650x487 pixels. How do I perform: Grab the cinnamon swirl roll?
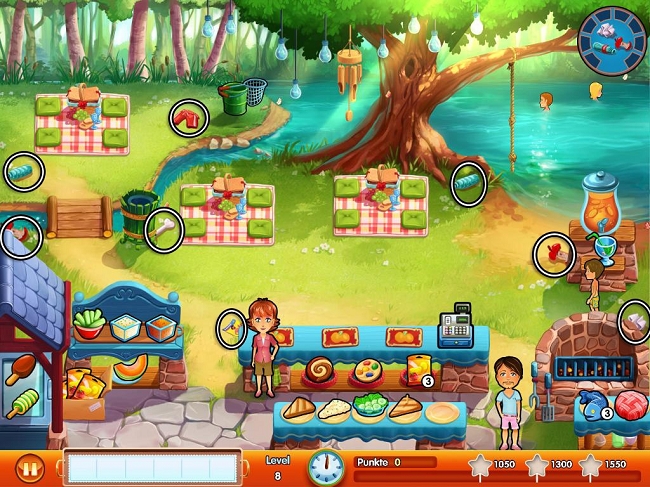tap(321, 369)
